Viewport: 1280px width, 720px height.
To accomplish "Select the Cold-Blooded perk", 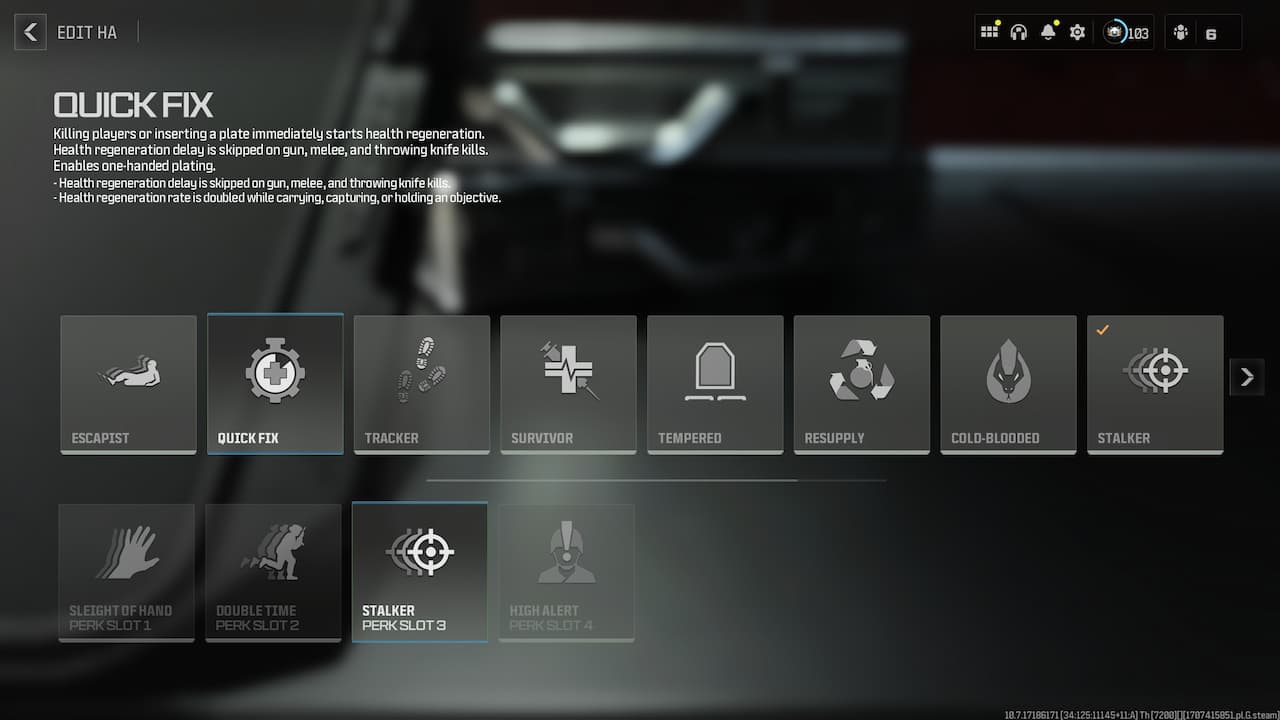I will 1008,383.
